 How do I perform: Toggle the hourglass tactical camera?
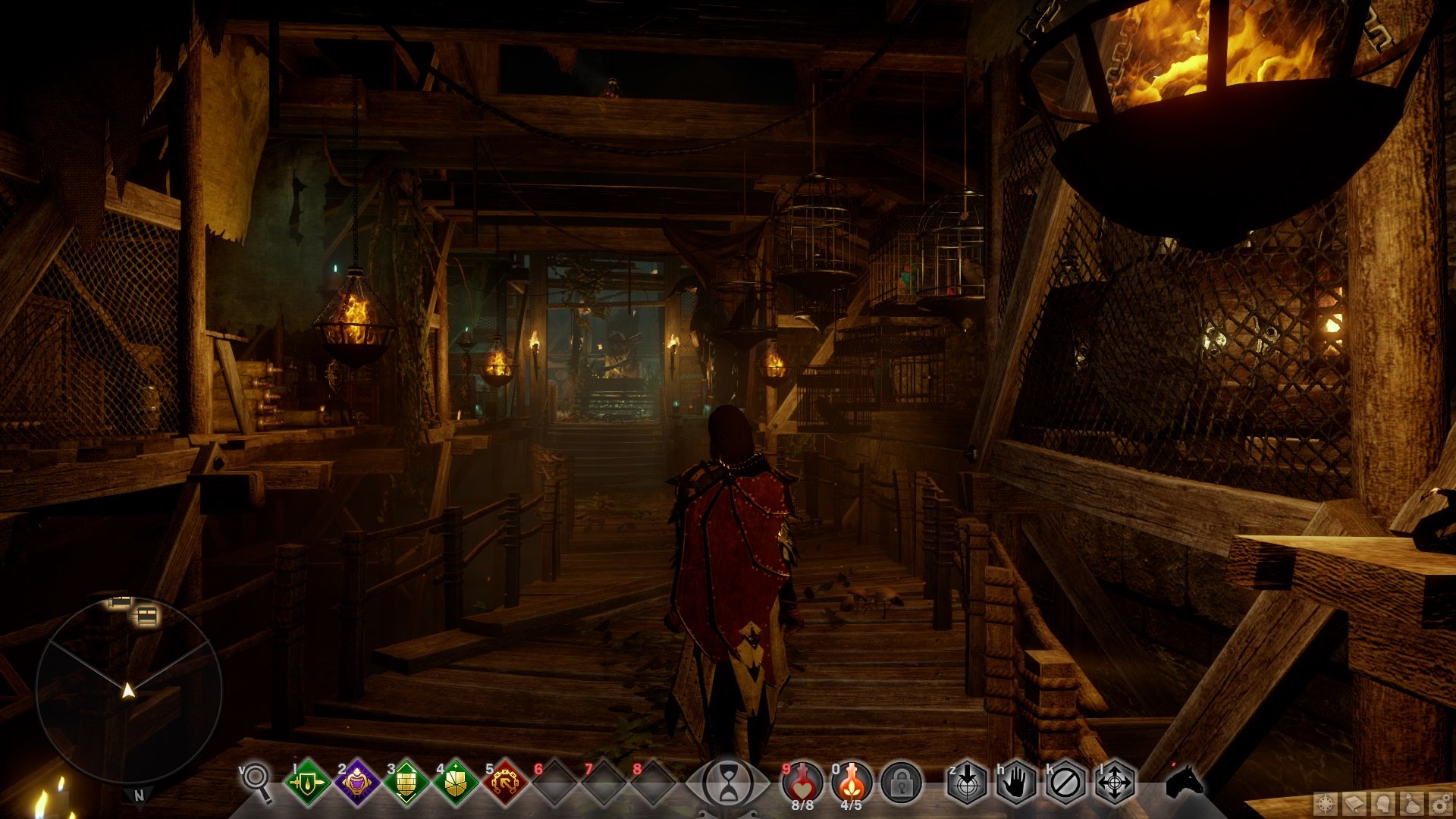click(x=728, y=782)
